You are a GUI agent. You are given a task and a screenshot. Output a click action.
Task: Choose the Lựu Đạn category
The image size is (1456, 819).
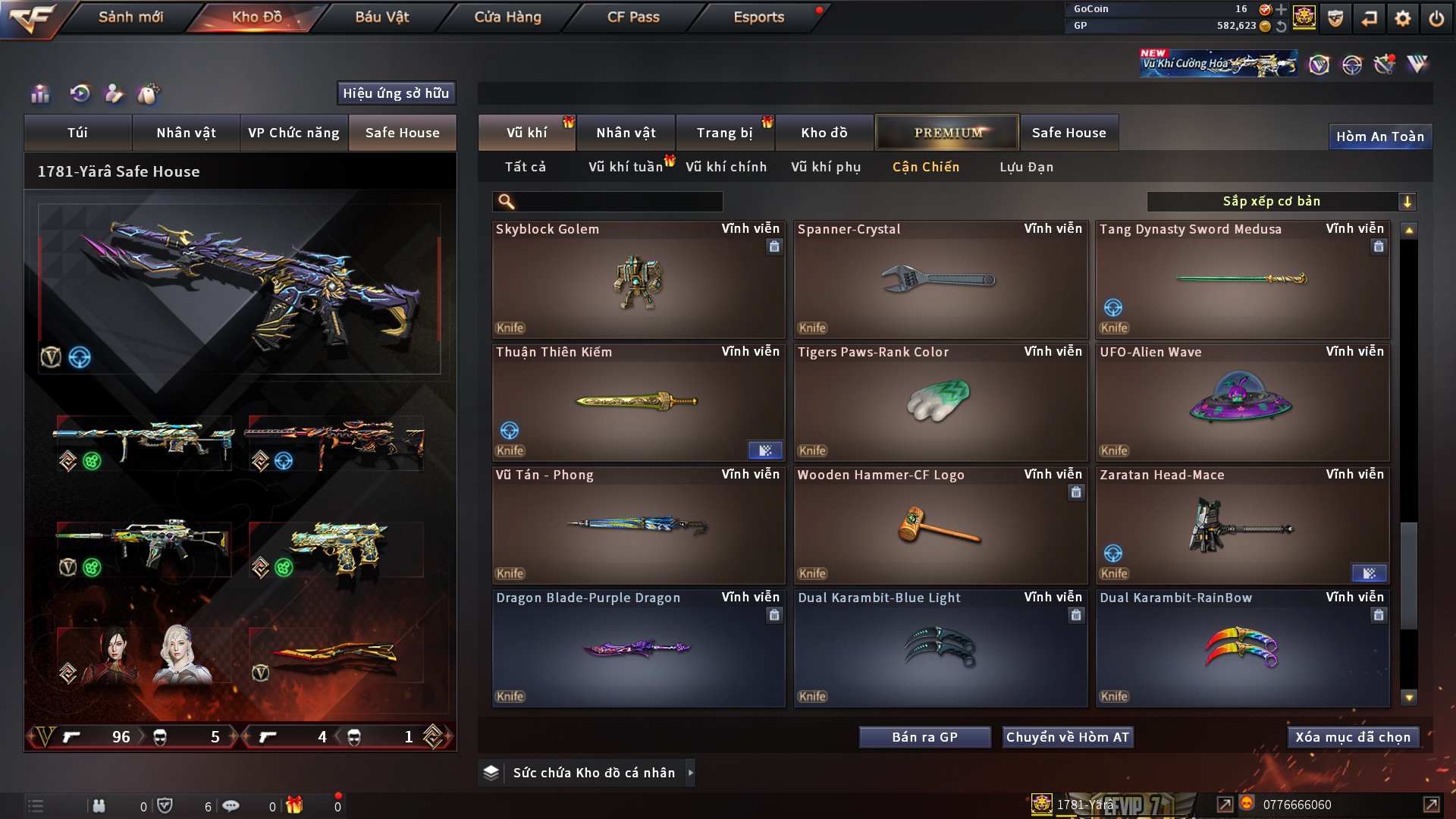(x=1026, y=167)
